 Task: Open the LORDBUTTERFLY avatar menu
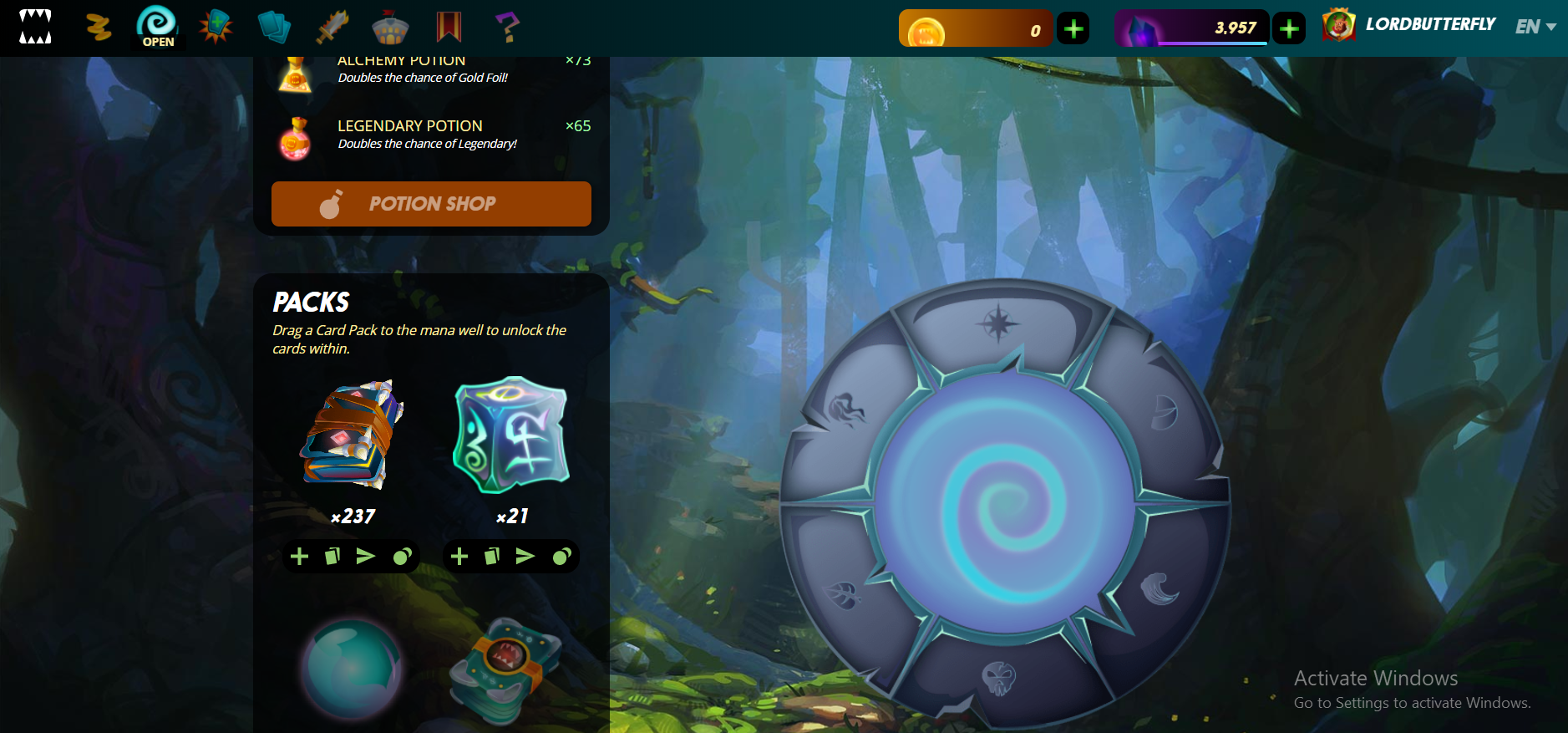click(x=1340, y=24)
